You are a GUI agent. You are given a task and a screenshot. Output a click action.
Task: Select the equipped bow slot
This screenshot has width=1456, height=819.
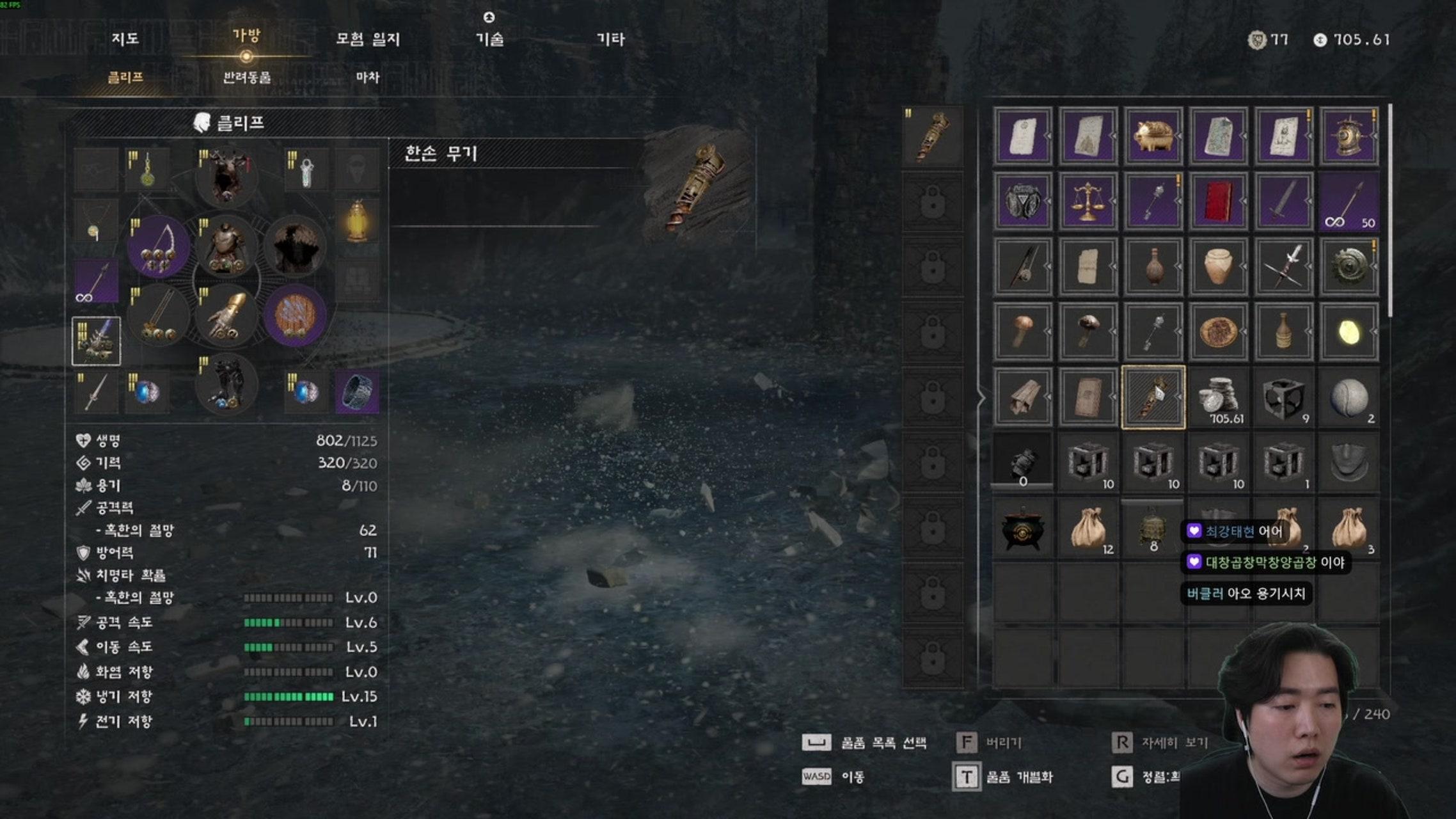point(159,246)
